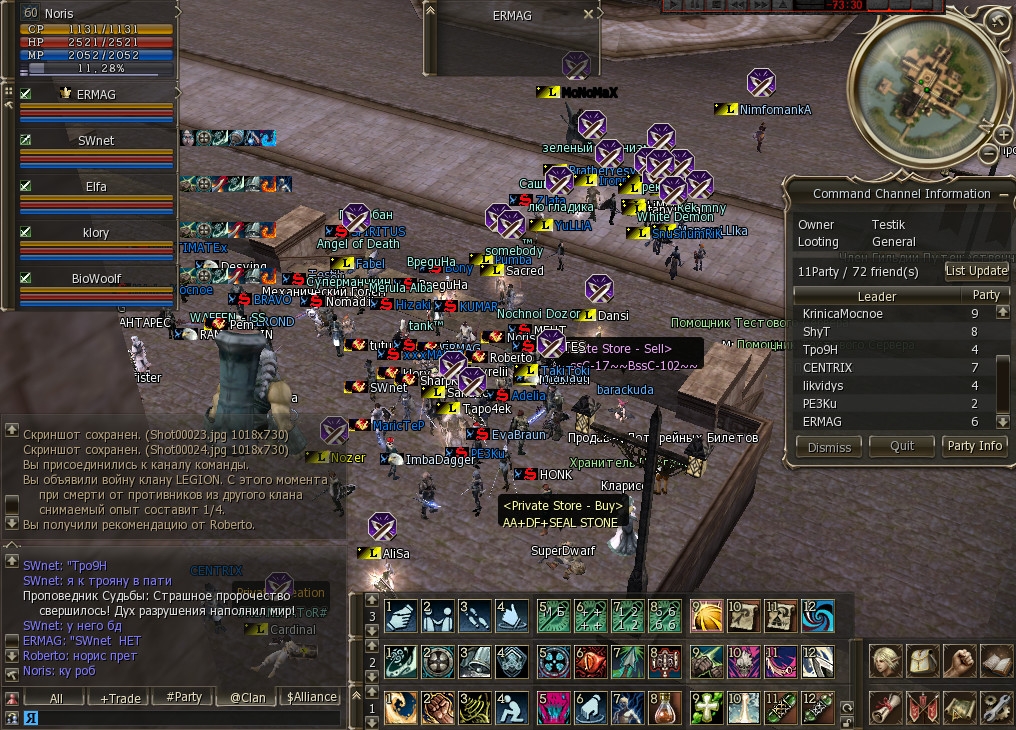Zoom in the minimap with the plus button
The height and width of the screenshot is (730, 1016).
(1003, 135)
